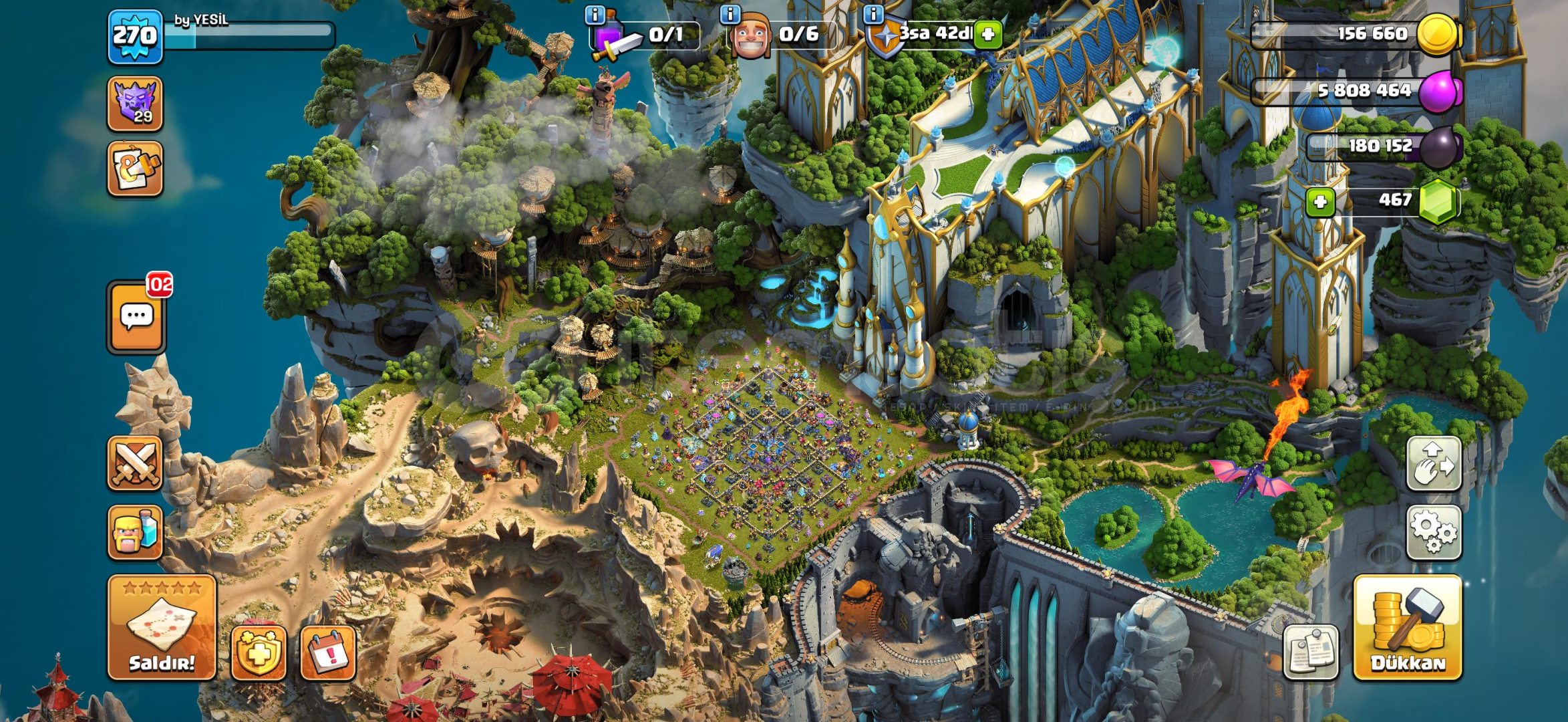
Task: Open the calendar events button
Action: [x=328, y=652]
